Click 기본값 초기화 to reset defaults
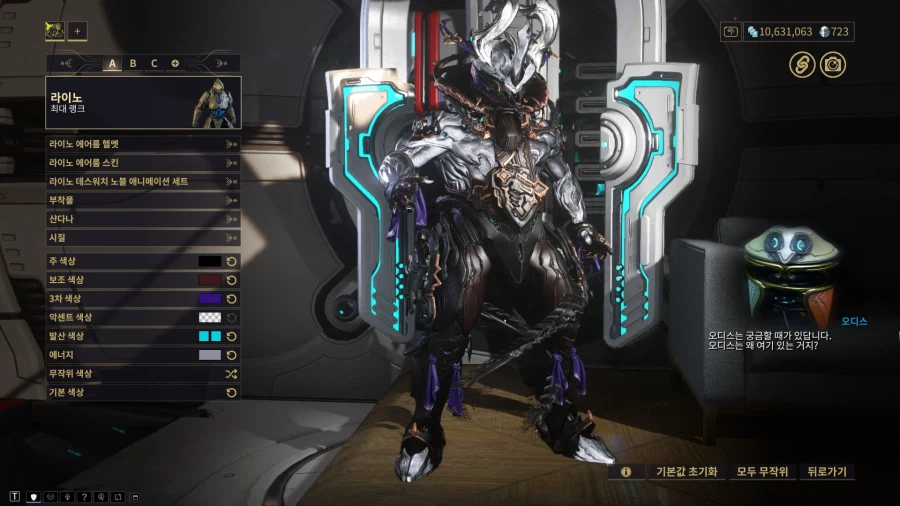This screenshot has height=506, width=900. tap(686, 471)
